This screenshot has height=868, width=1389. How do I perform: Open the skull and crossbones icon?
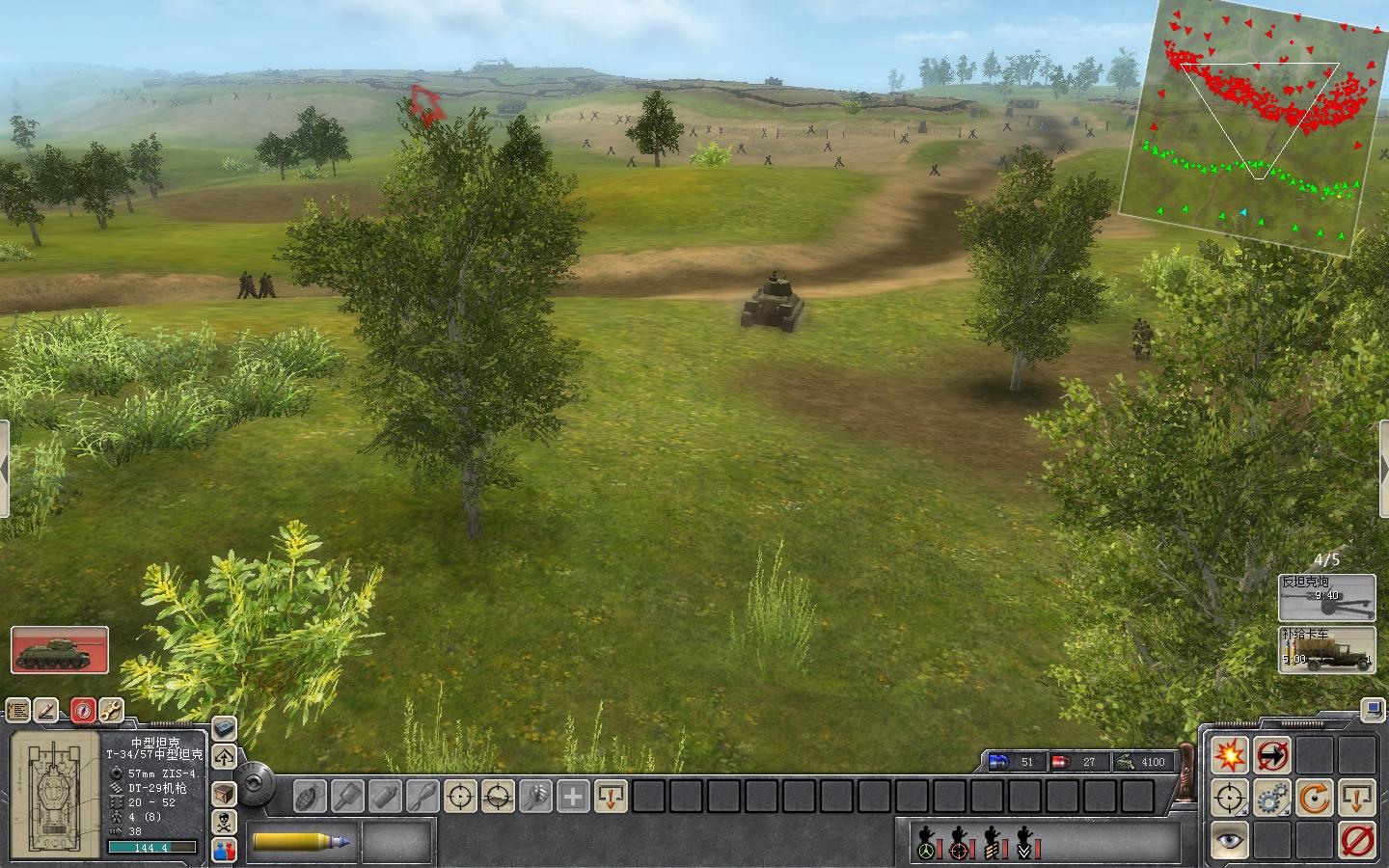[x=224, y=823]
